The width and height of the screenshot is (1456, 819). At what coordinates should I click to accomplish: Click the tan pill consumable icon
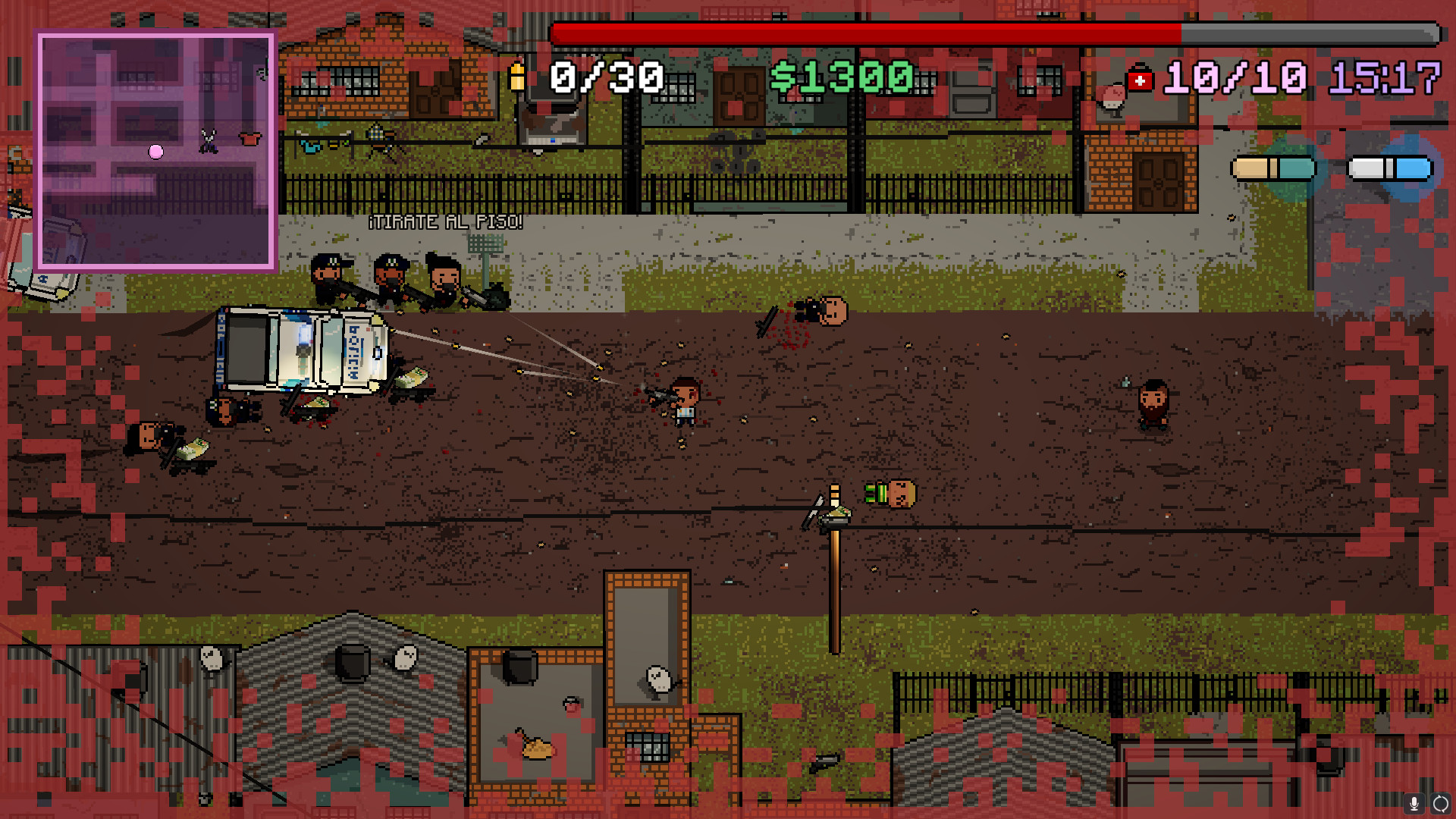pyautogui.click(x=1272, y=168)
